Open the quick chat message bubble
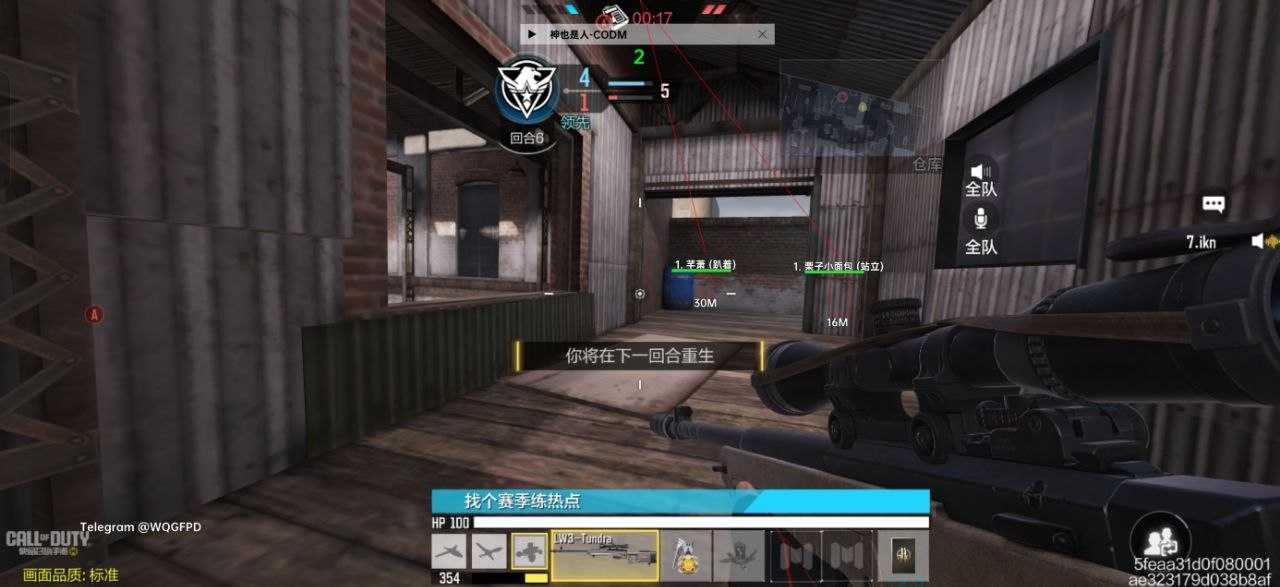Image resolution: width=1280 pixels, height=587 pixels. pyautogui.click(x=1213, y=204)
